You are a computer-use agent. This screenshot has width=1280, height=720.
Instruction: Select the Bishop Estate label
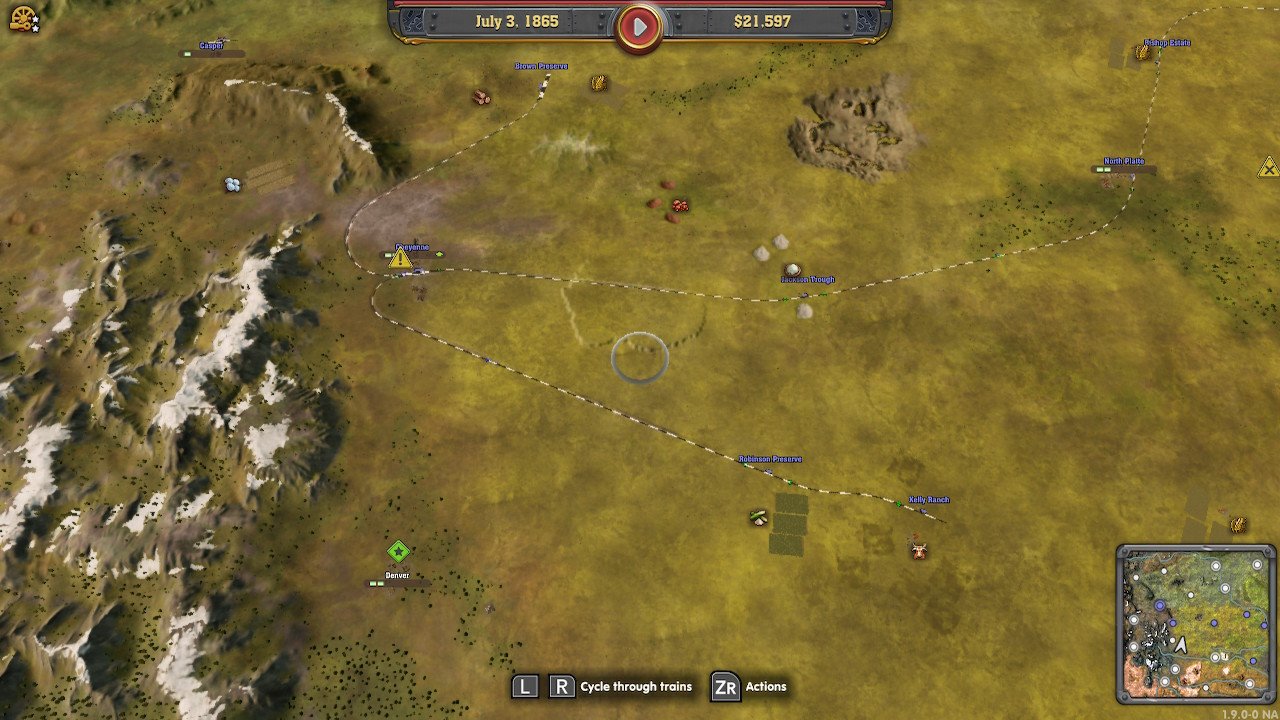click(1167, 43)
